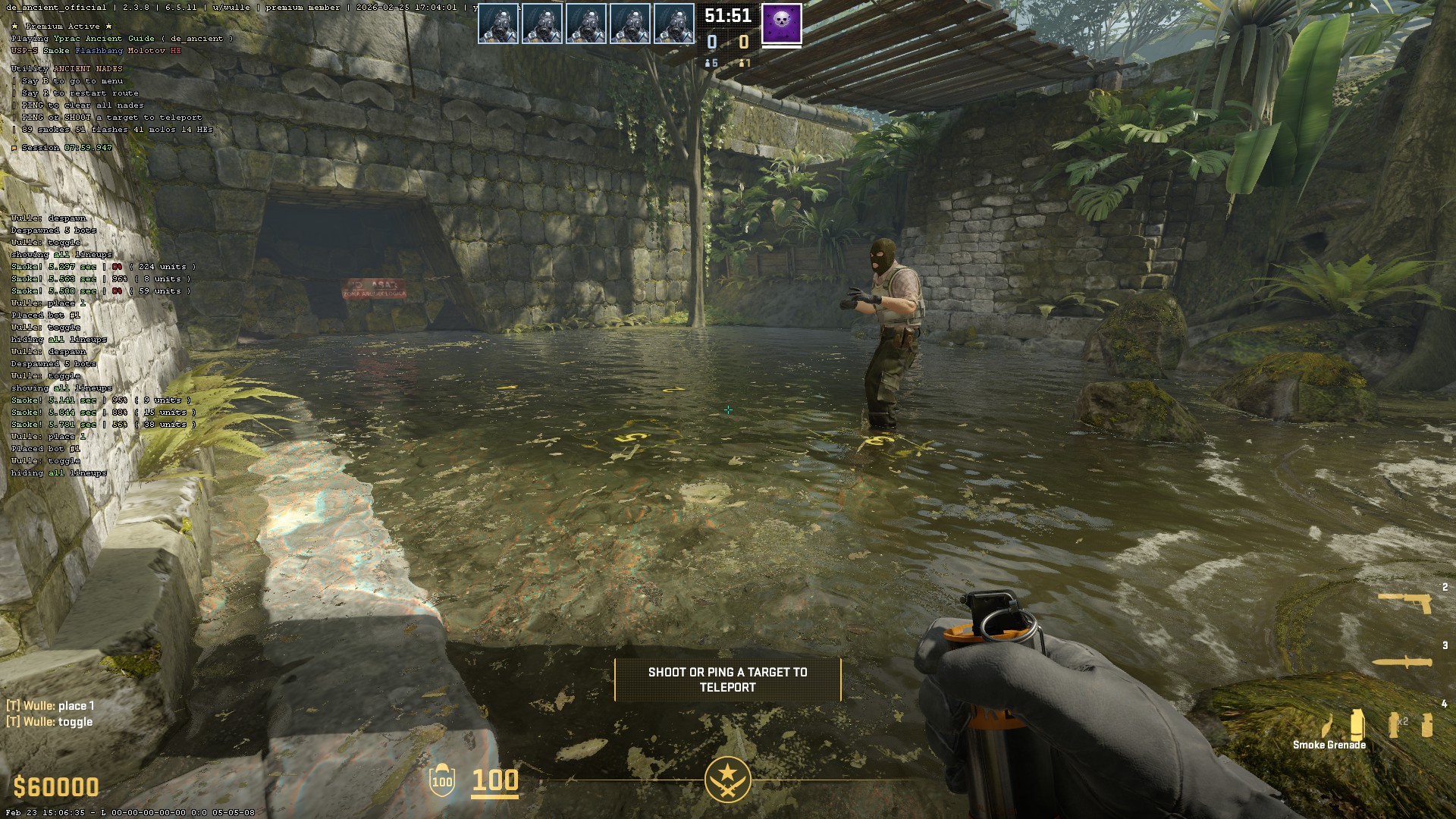Switch to the USP-S pistol slot
Image resolution: width=1456 pixels, height=819 pixels.
point(1405,602)
